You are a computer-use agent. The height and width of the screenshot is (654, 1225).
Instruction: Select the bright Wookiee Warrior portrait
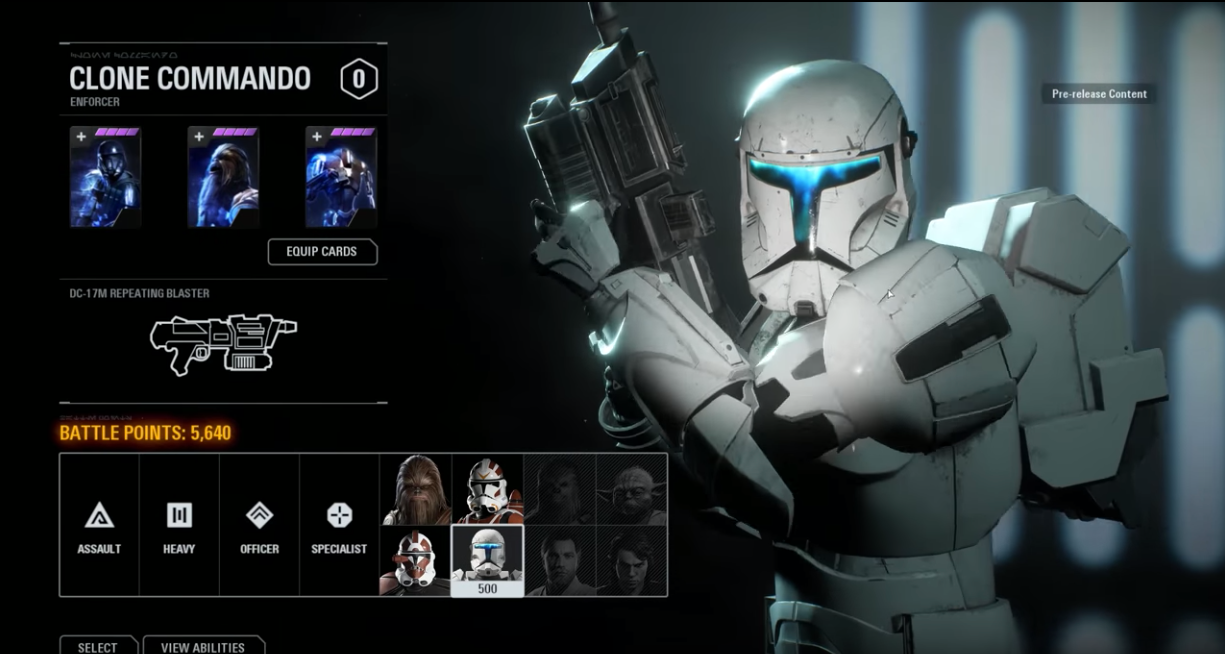pos(416,490)
